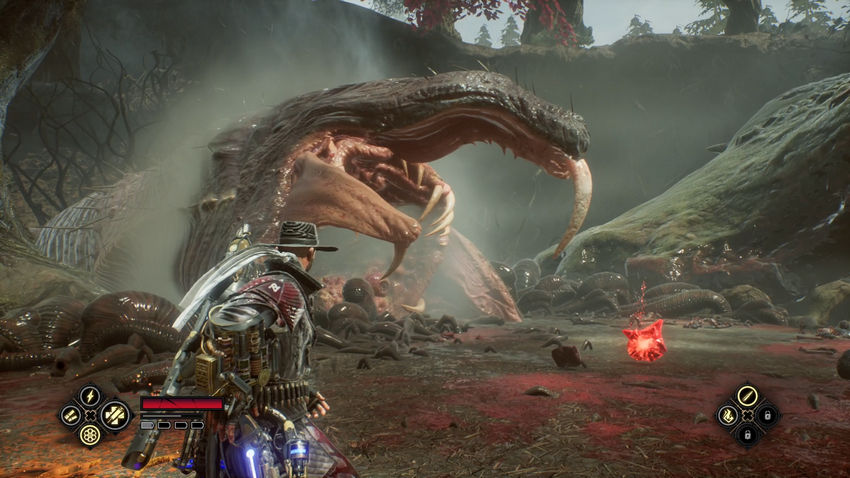Switch to the flame ammo icon
Viewport: 850px width, 478px height.
pyautogui.click(x=728, y=414)
